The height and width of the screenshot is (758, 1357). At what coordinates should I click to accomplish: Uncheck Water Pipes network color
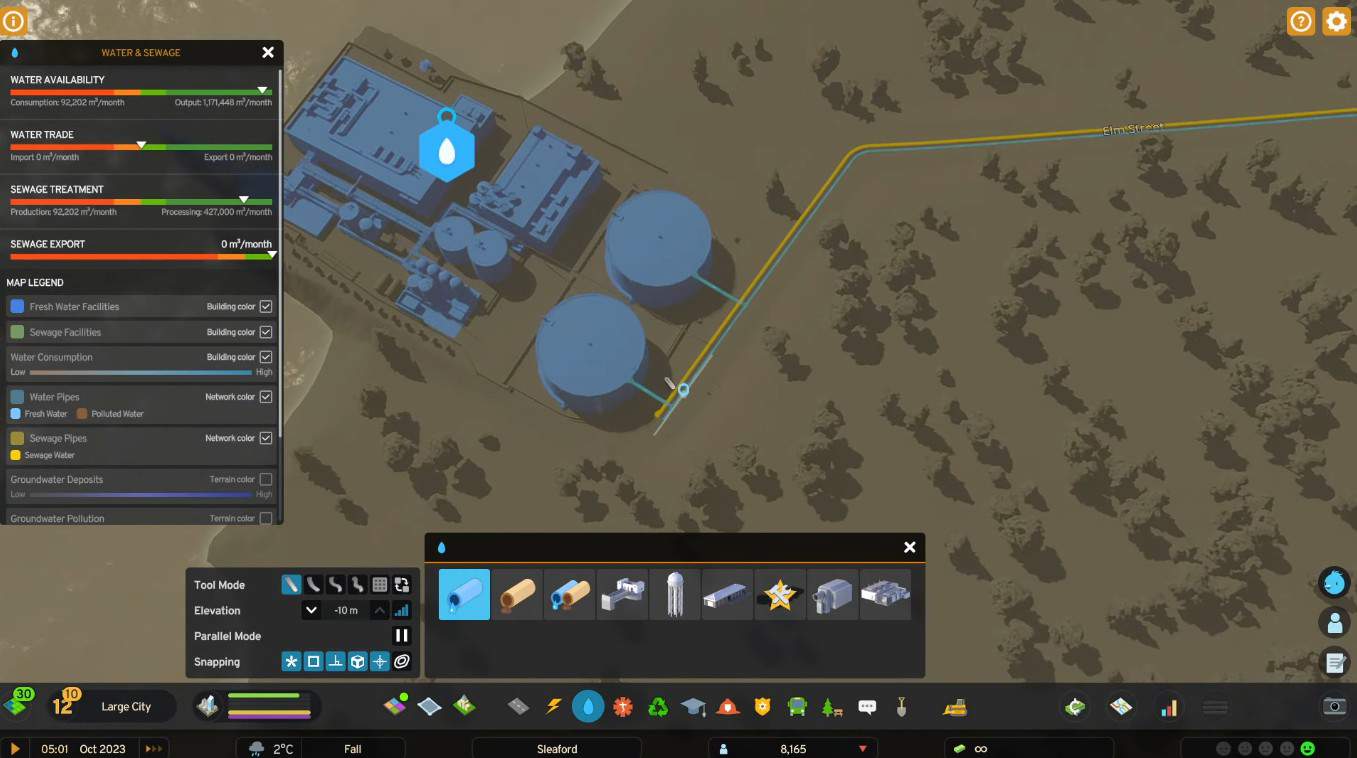coord(266,397)
